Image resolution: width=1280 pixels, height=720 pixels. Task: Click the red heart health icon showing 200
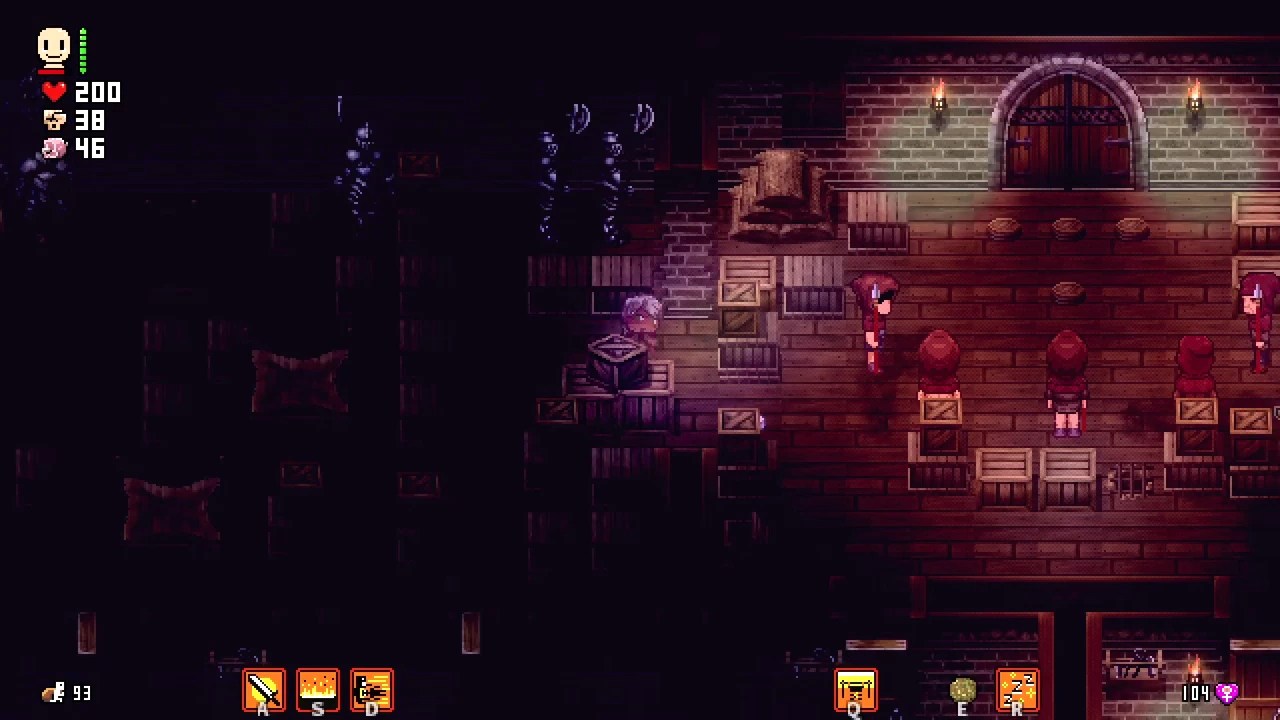point(54,92)
